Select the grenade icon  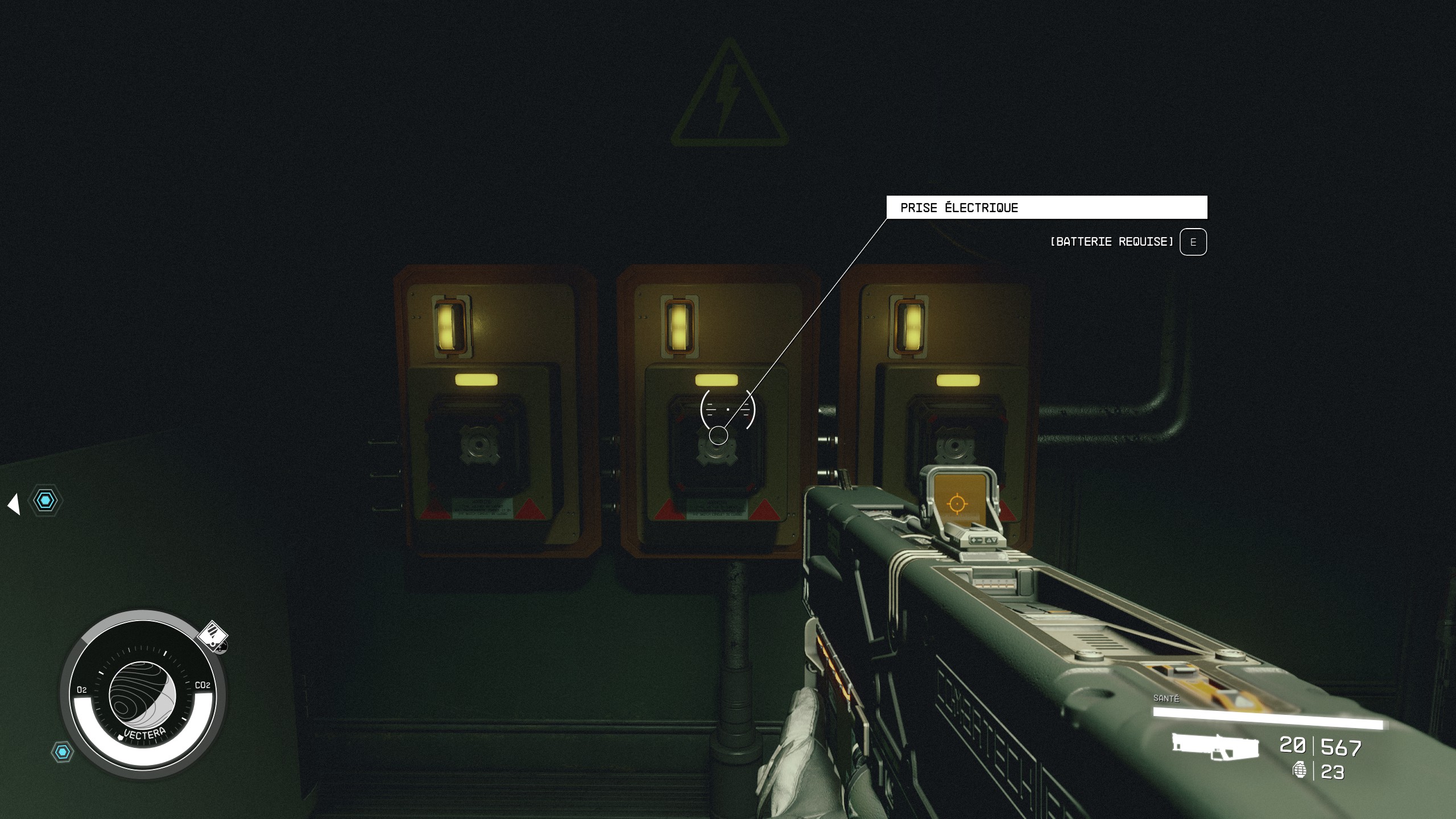click(1299, 770)
